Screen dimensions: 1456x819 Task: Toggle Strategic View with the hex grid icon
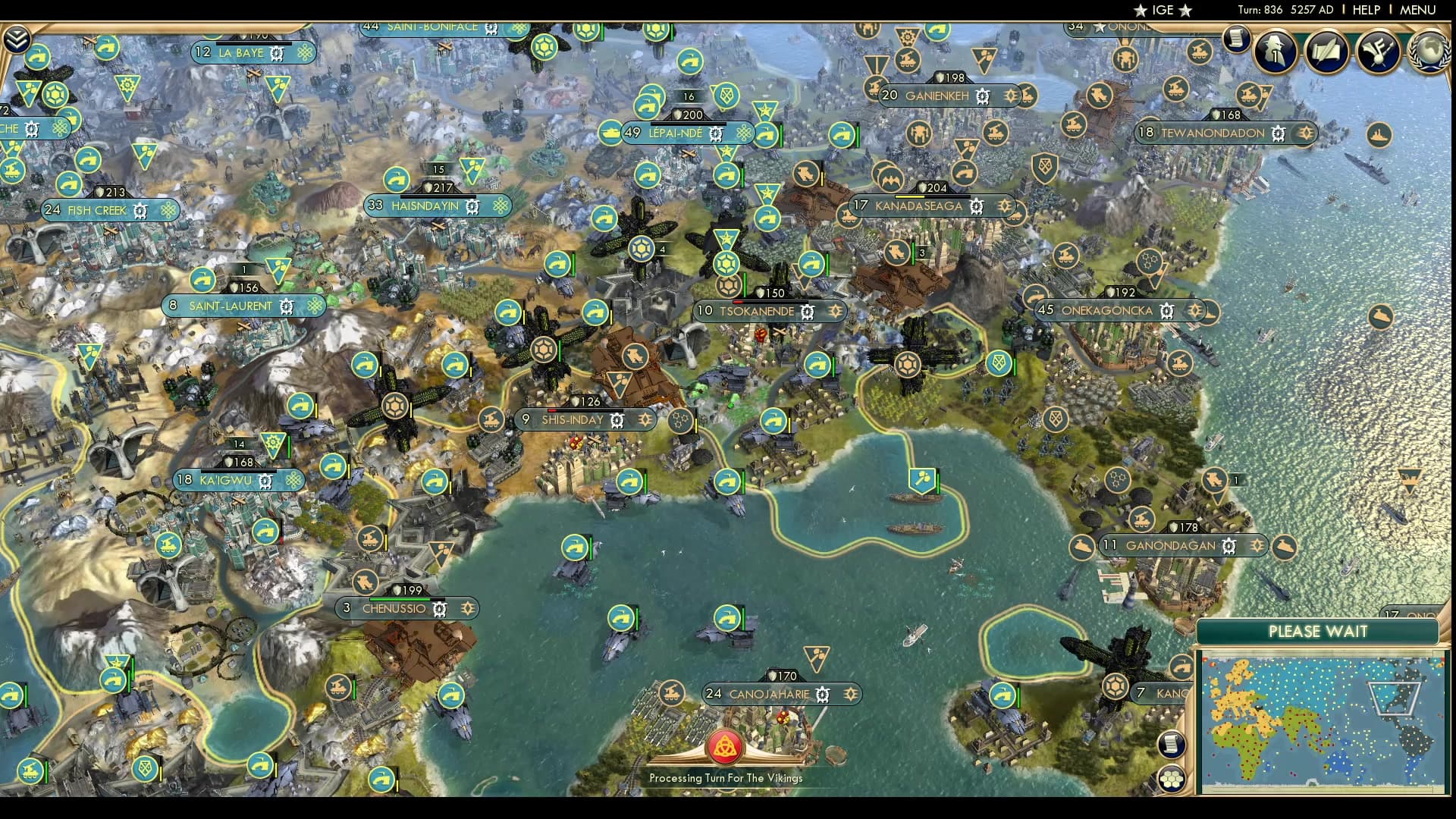coord(1170,779)
